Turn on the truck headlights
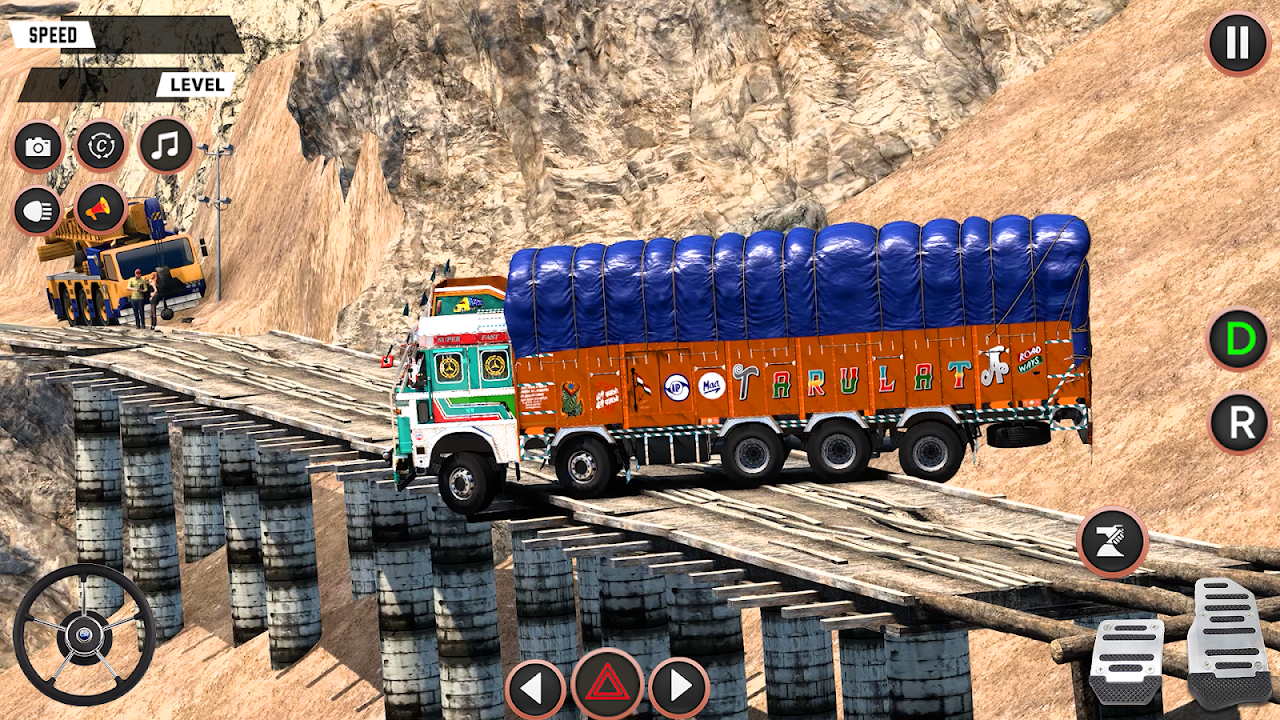 pos(38,211)
